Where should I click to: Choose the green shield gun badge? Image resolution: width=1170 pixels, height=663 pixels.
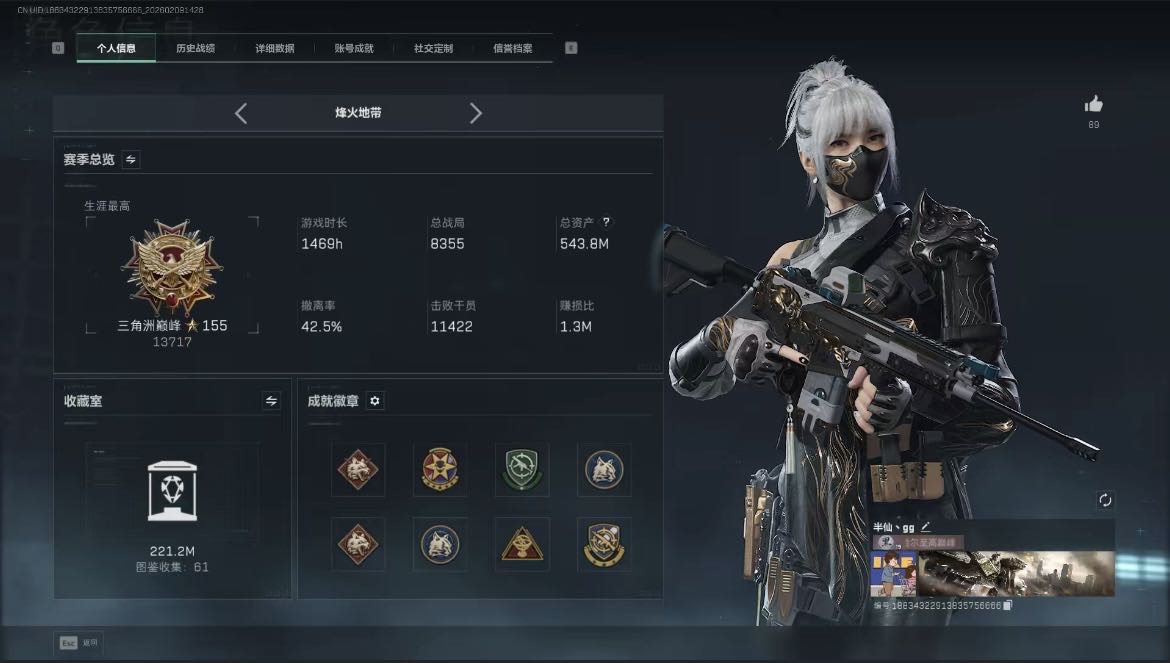[x=522, y=469]
